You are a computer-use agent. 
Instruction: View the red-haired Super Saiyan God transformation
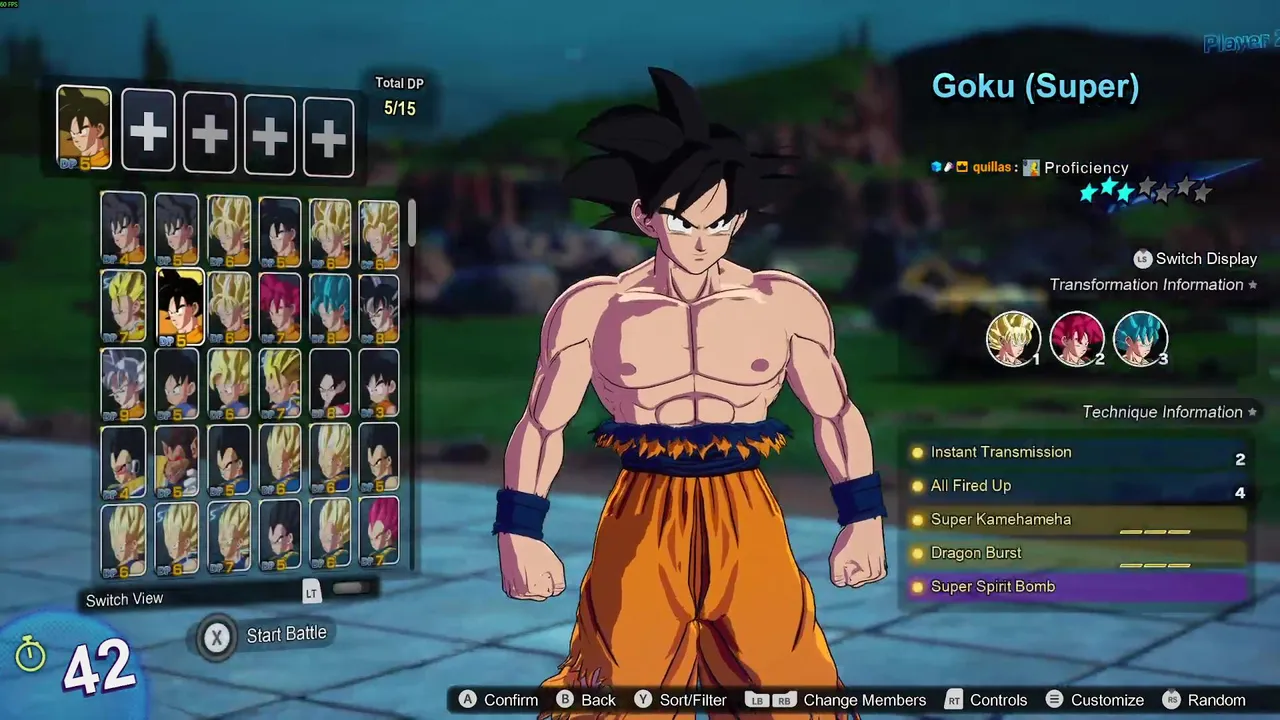pyautogui.click(x=1076, y=338)
